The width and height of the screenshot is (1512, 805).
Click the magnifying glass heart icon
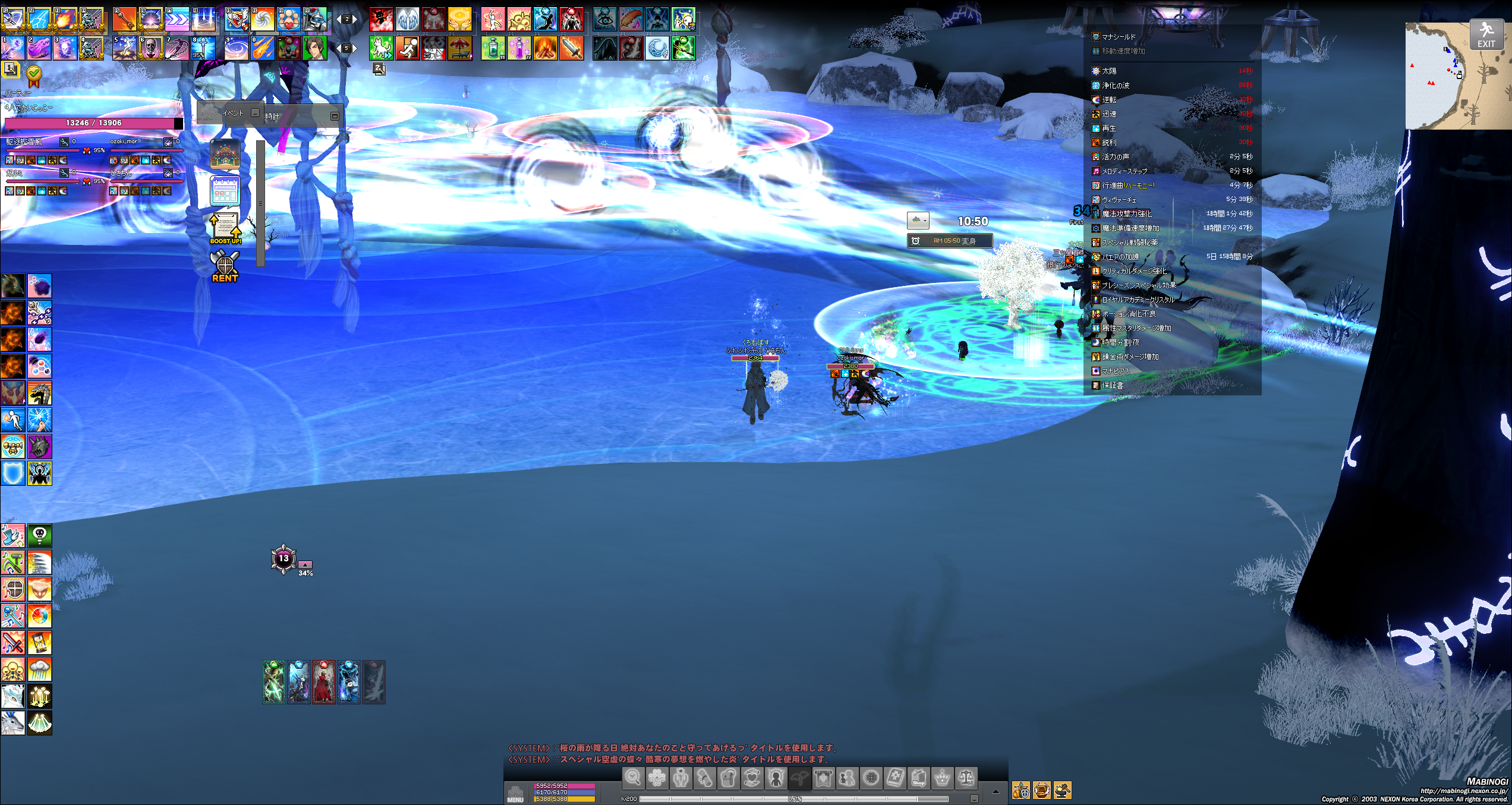tap(633, 778)
